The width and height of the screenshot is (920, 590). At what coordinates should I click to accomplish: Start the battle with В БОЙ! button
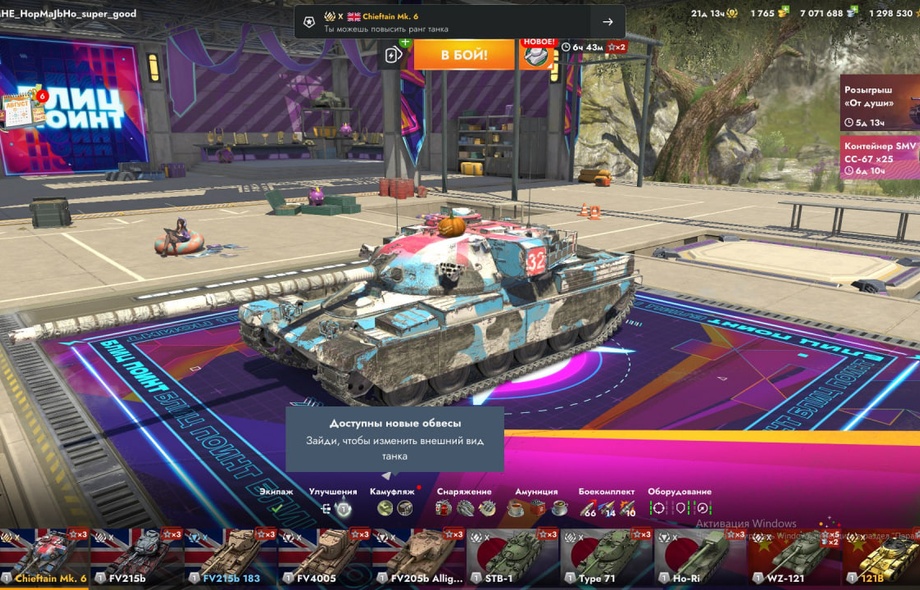click(x=464, y=54)
